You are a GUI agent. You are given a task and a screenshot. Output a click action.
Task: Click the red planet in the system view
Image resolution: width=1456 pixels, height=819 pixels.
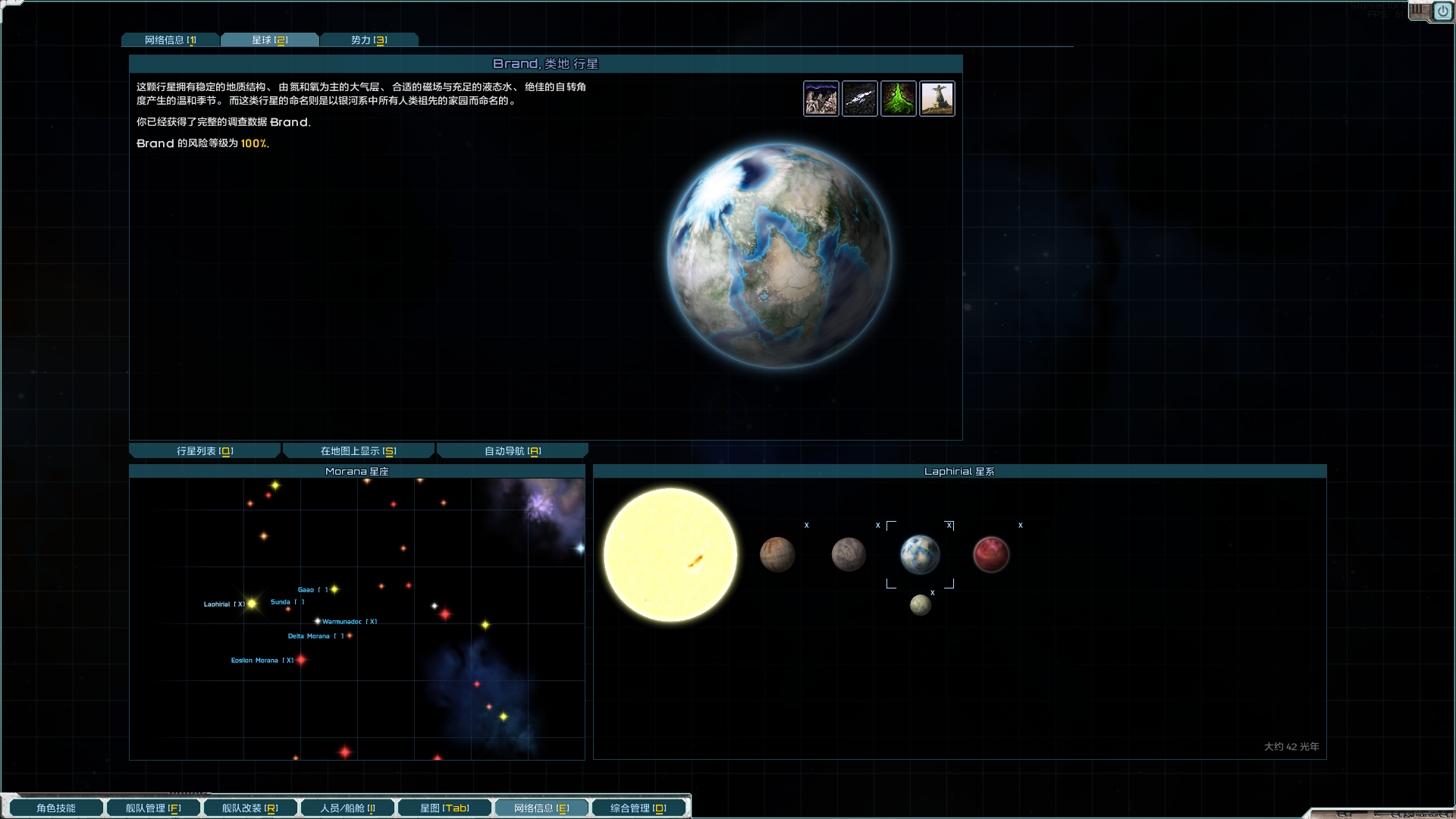991,554
